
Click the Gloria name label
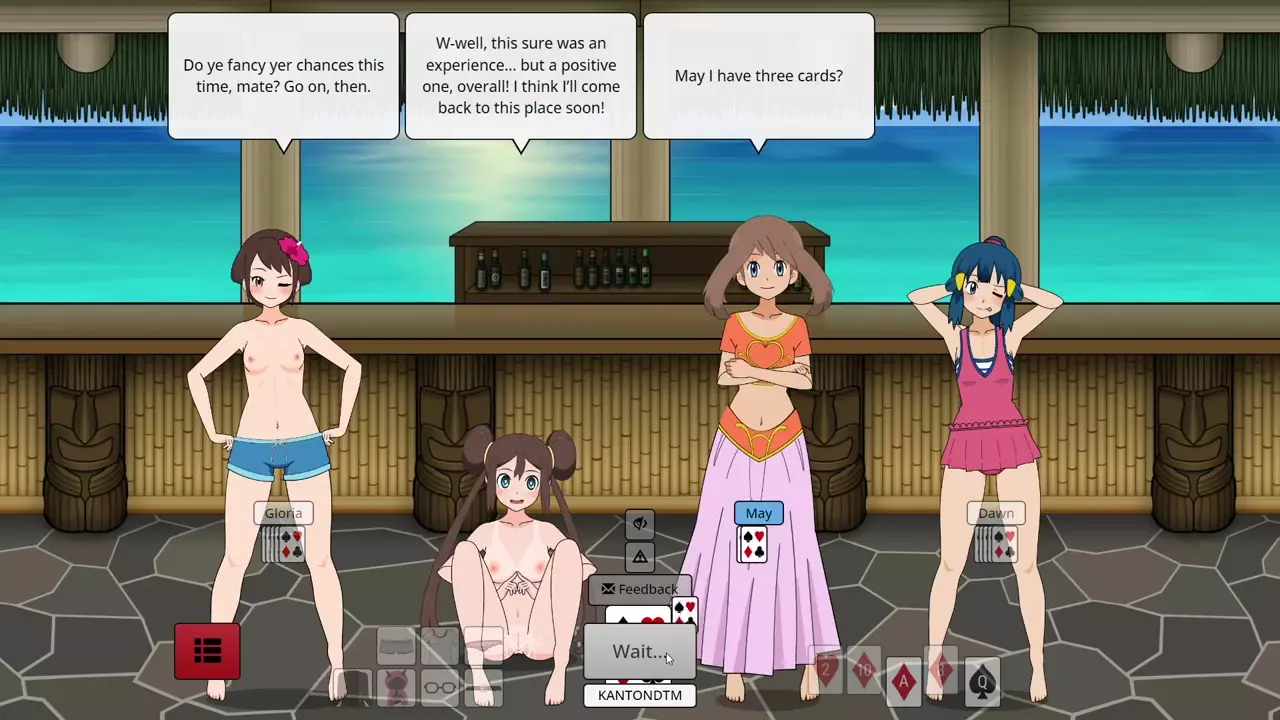pyautogui.click(x=283, y=513)
